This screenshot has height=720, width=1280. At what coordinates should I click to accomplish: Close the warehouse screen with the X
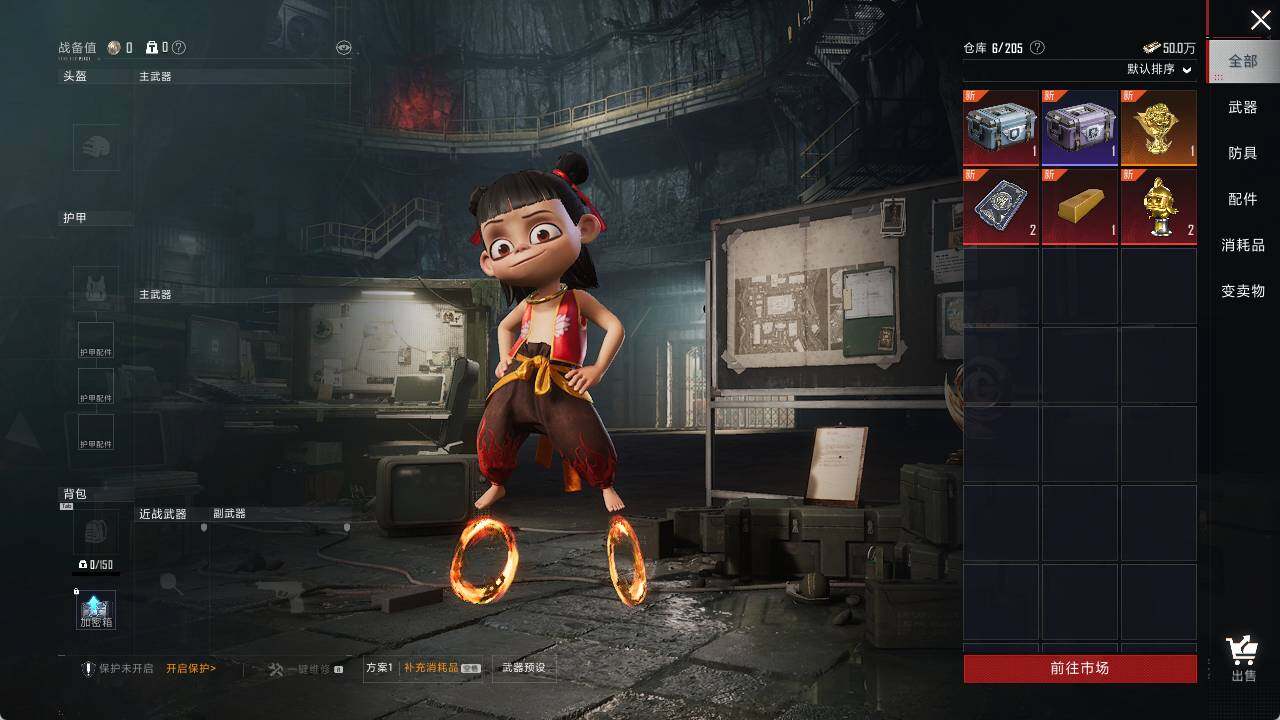1260,20
